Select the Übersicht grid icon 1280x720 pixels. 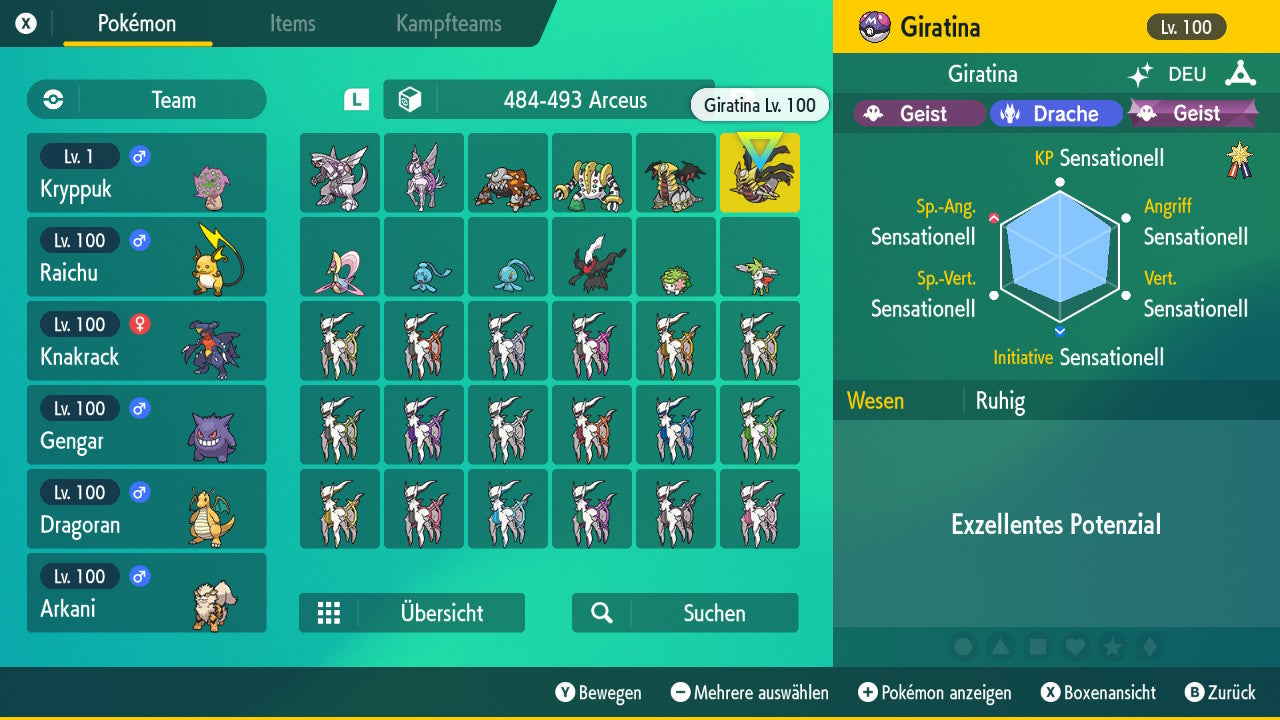[x=329, y=613]
